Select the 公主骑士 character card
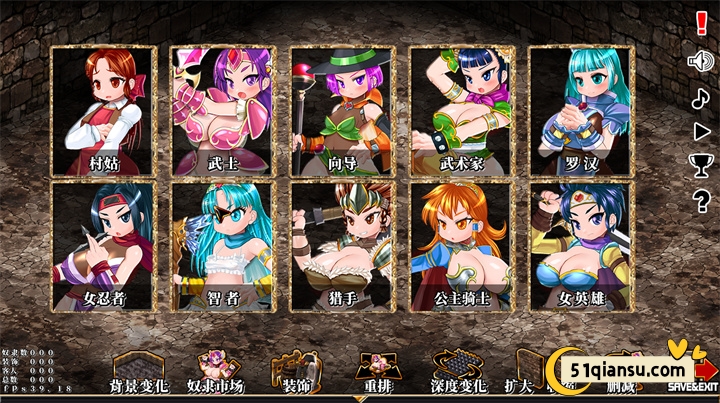Image resolution: width=720 pixels, height=403 pixels. [x=462, y=245]
